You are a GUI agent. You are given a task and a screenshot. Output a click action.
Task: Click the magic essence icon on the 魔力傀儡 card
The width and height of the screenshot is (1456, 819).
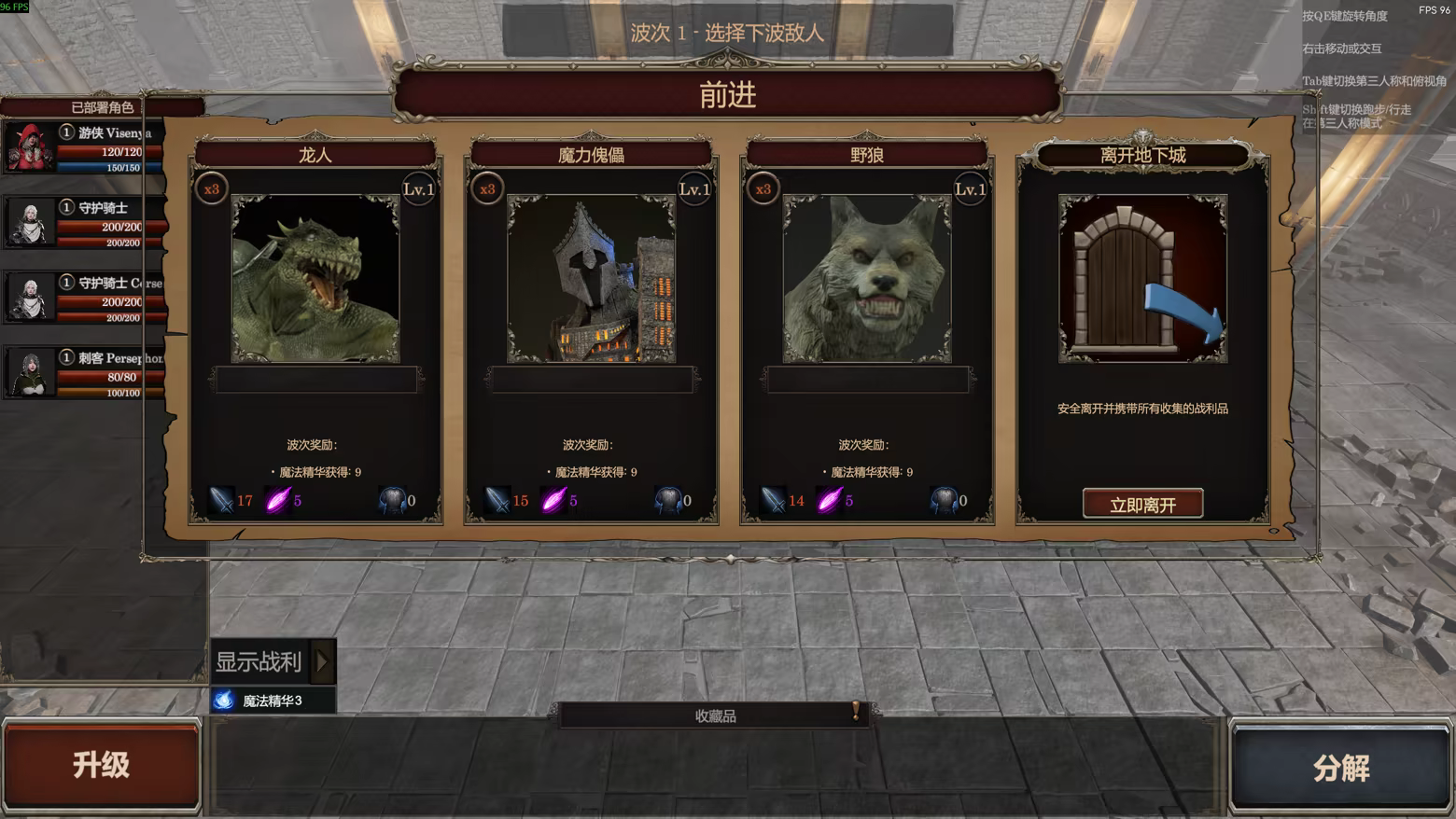(x=553, y=499)
